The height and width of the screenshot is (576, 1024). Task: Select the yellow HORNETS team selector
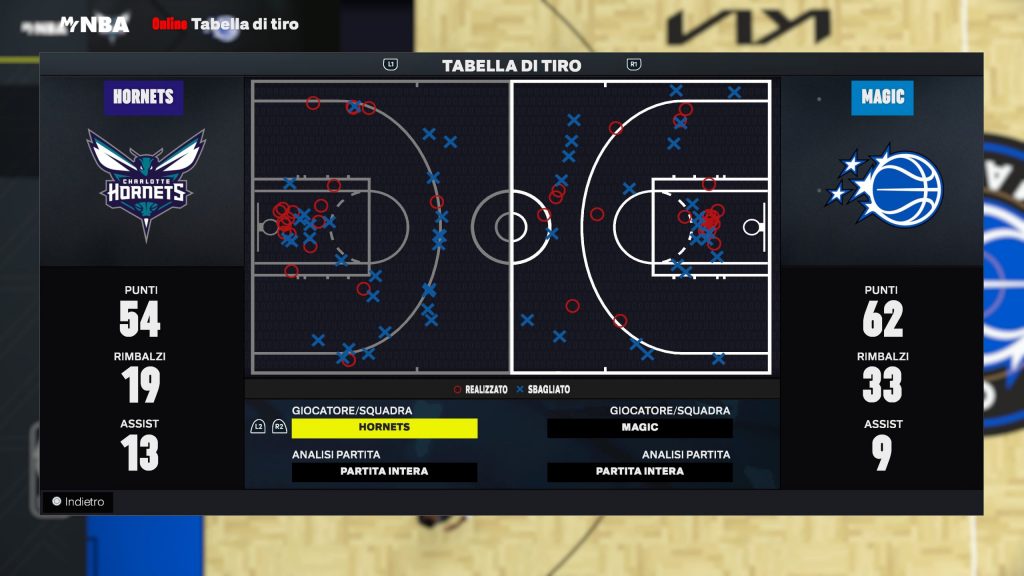point(384,428)
